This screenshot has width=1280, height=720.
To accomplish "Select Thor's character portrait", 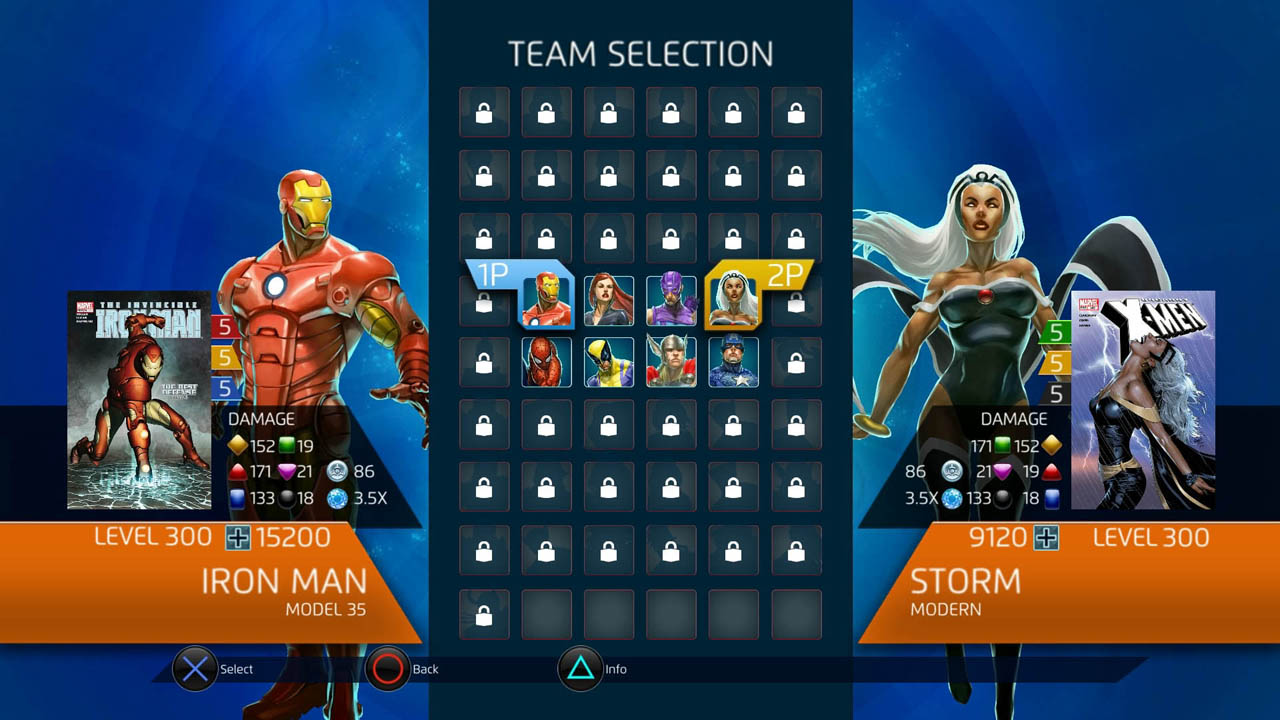I will coord(672,362).
